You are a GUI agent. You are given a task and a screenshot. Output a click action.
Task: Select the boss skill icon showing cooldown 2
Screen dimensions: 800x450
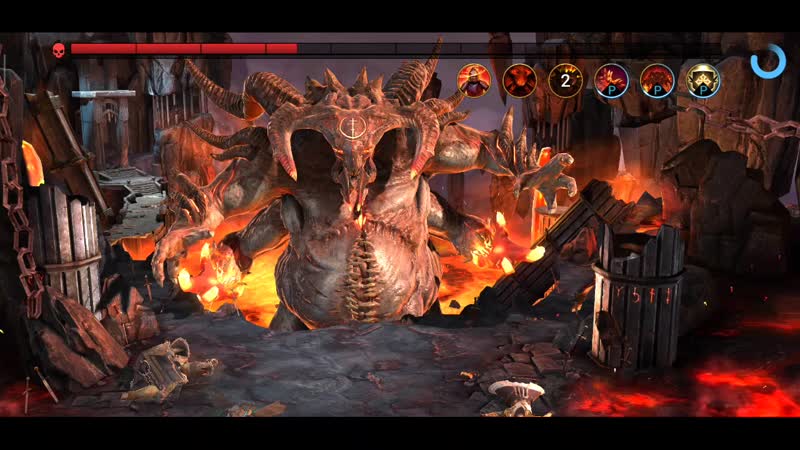pyautogui.click(x=565, y=80)
